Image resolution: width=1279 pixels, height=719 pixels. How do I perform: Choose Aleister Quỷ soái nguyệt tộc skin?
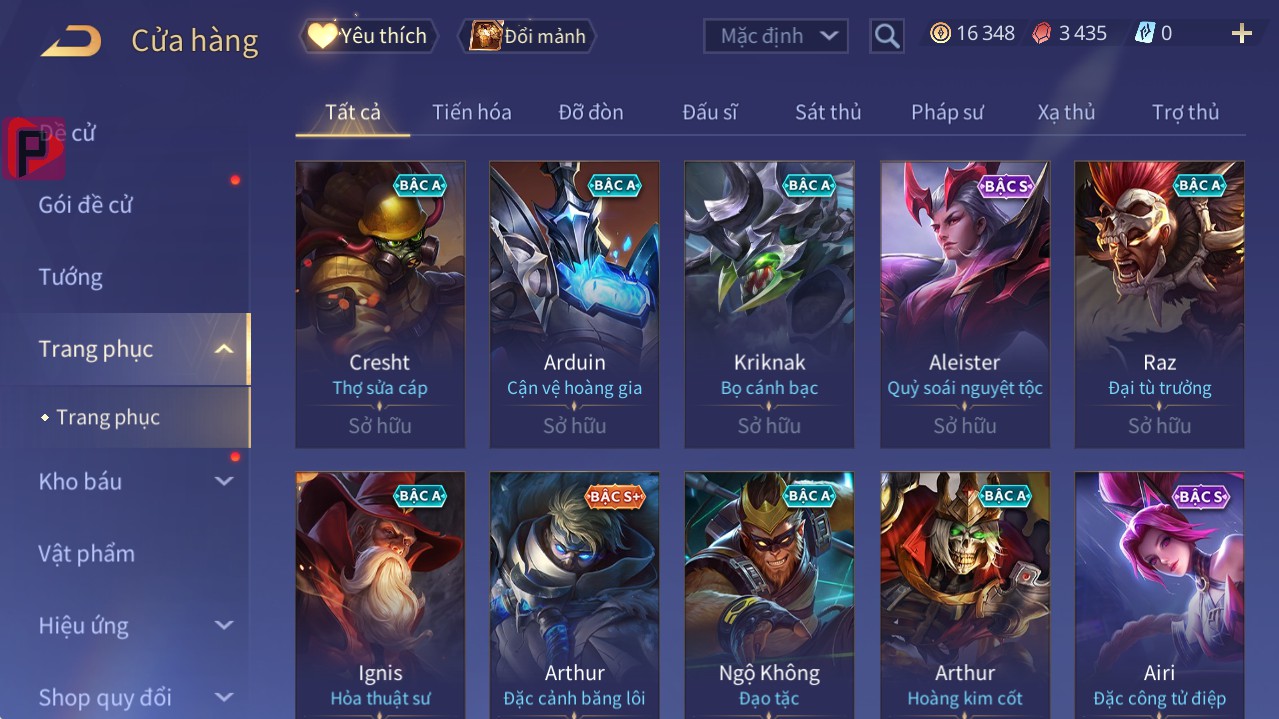pos(965,304)
